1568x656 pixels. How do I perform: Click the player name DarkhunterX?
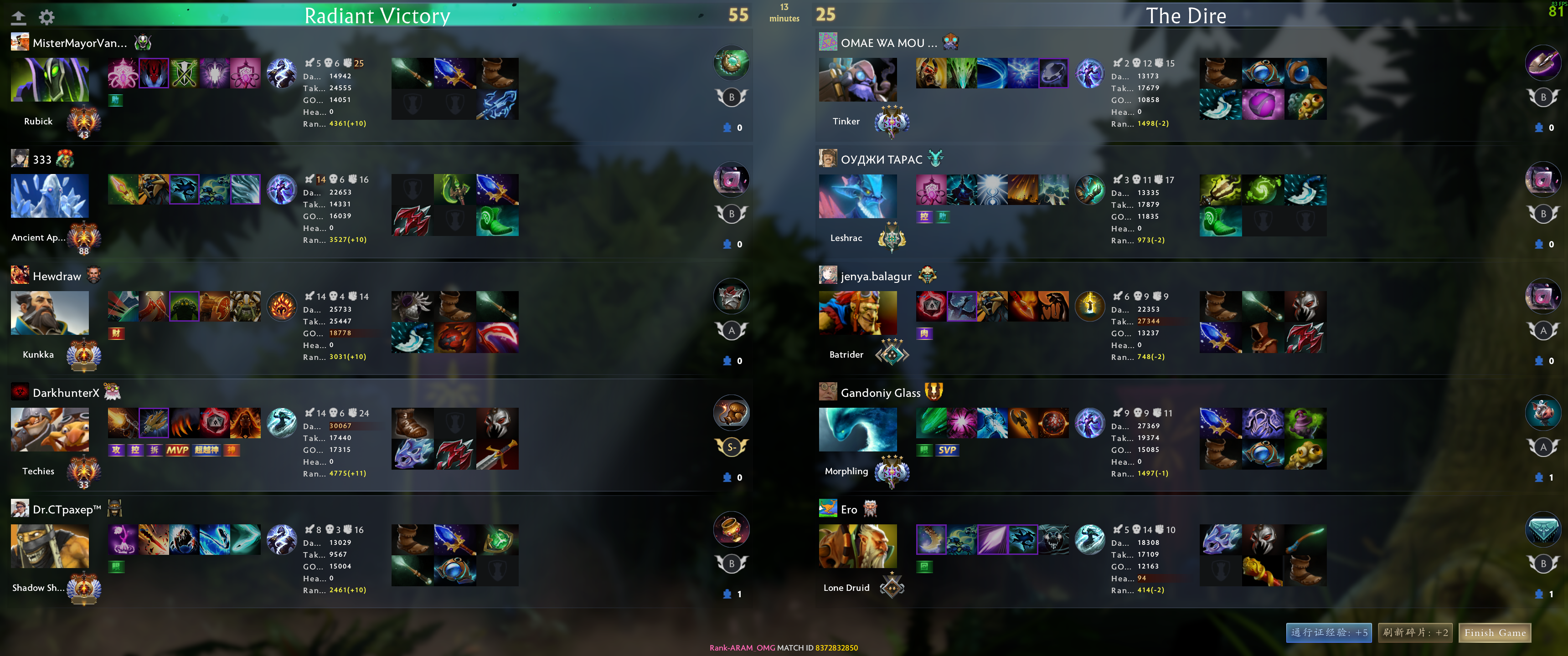[66, 393]
